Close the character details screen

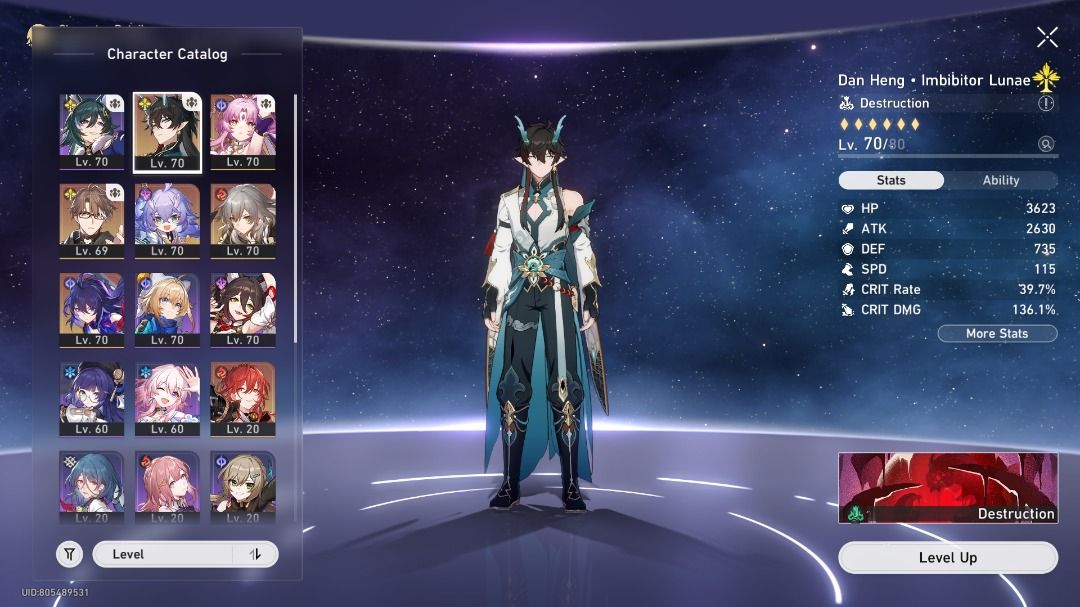pos(1047,38)
